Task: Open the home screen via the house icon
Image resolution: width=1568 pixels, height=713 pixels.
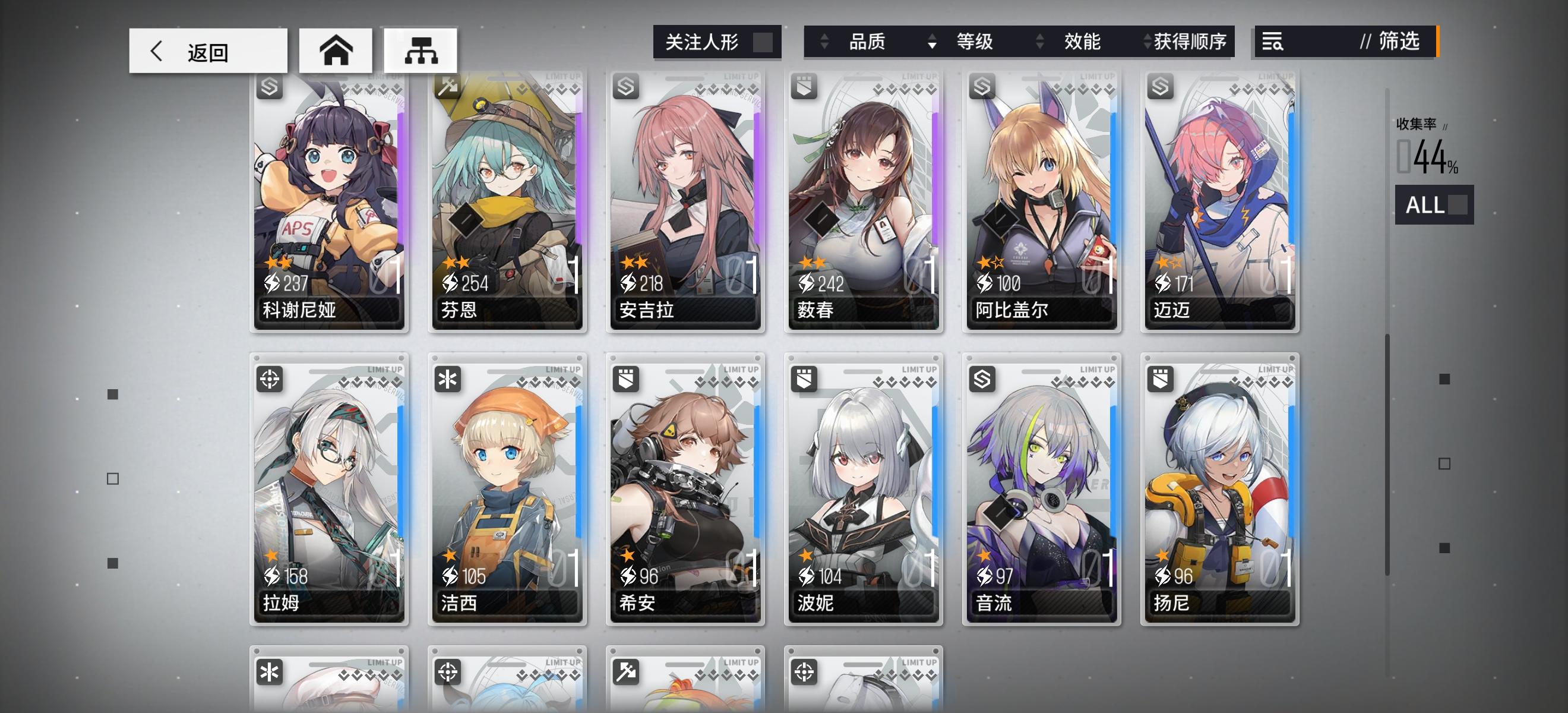Action: (x=337, y=50)
